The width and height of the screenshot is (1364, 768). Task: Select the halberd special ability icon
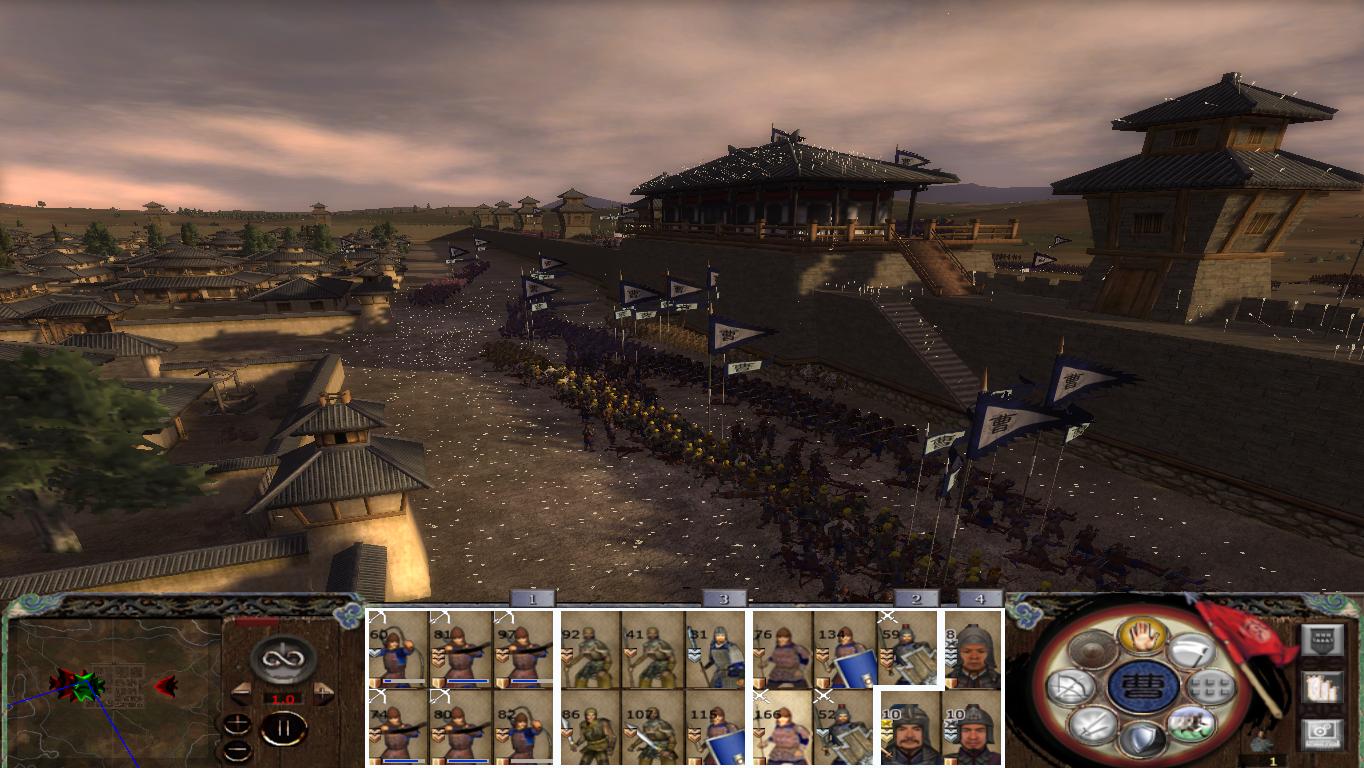(1193, 650)
